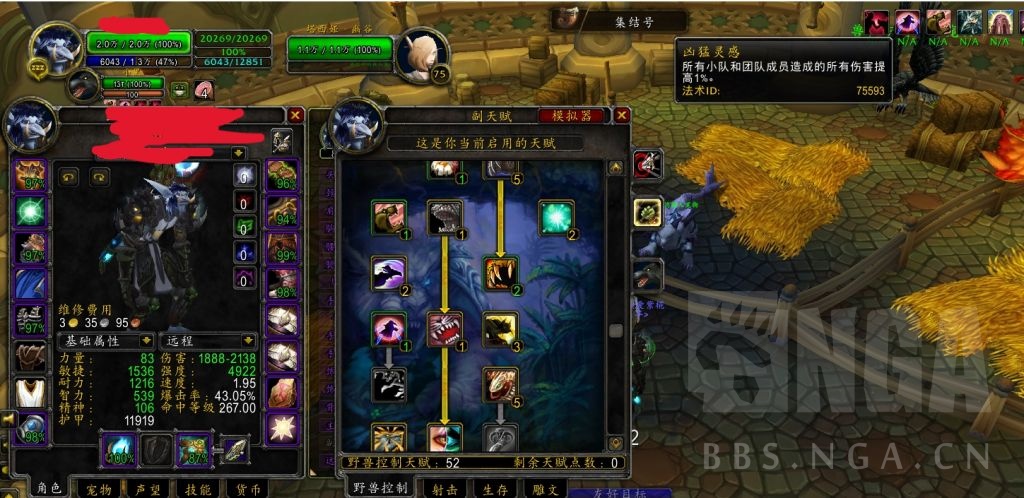Viewport: 1024px width, 498px height.
Task: Click the target portrait with level 75
Action: click(422, 55)
